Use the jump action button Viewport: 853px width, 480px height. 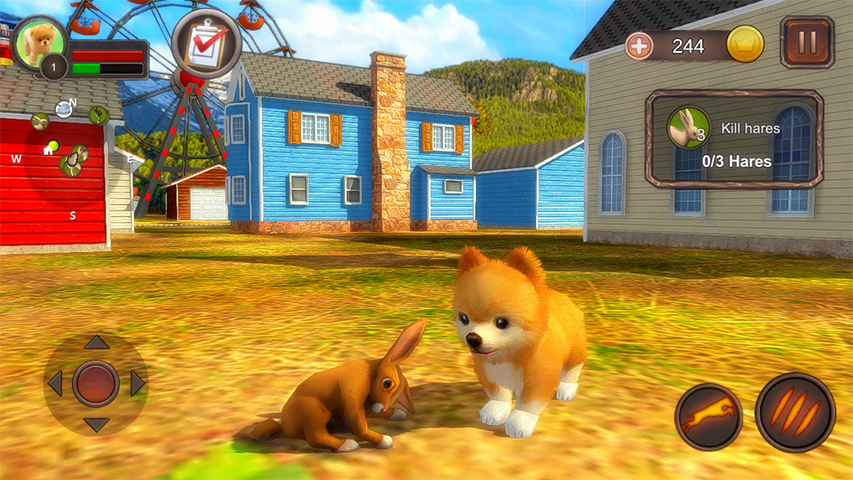708,416
